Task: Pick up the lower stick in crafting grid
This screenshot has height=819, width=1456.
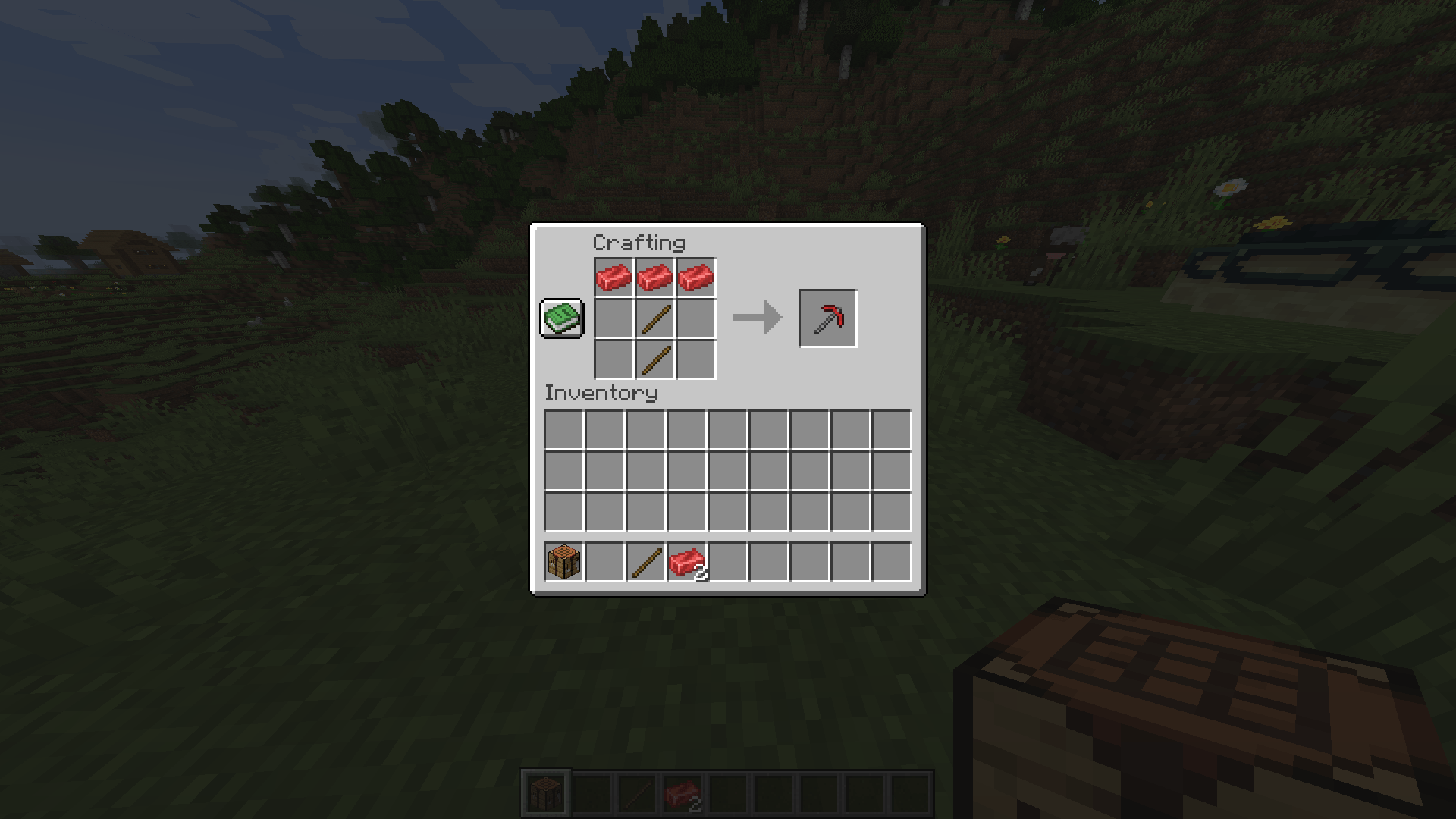Action: 655,359
